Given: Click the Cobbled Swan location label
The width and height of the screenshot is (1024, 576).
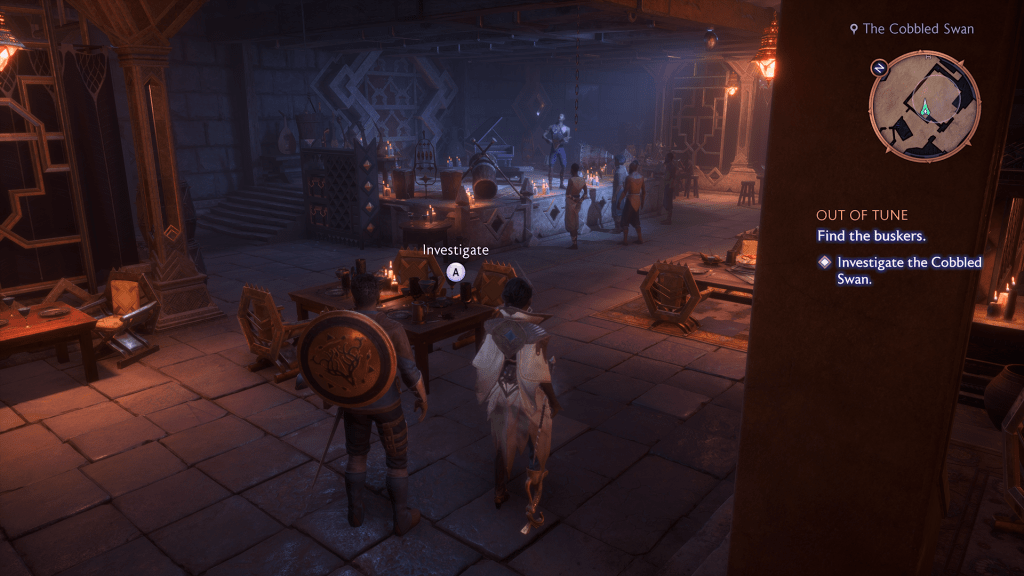Looking at the screenshot, I should [x=911, y=29].
